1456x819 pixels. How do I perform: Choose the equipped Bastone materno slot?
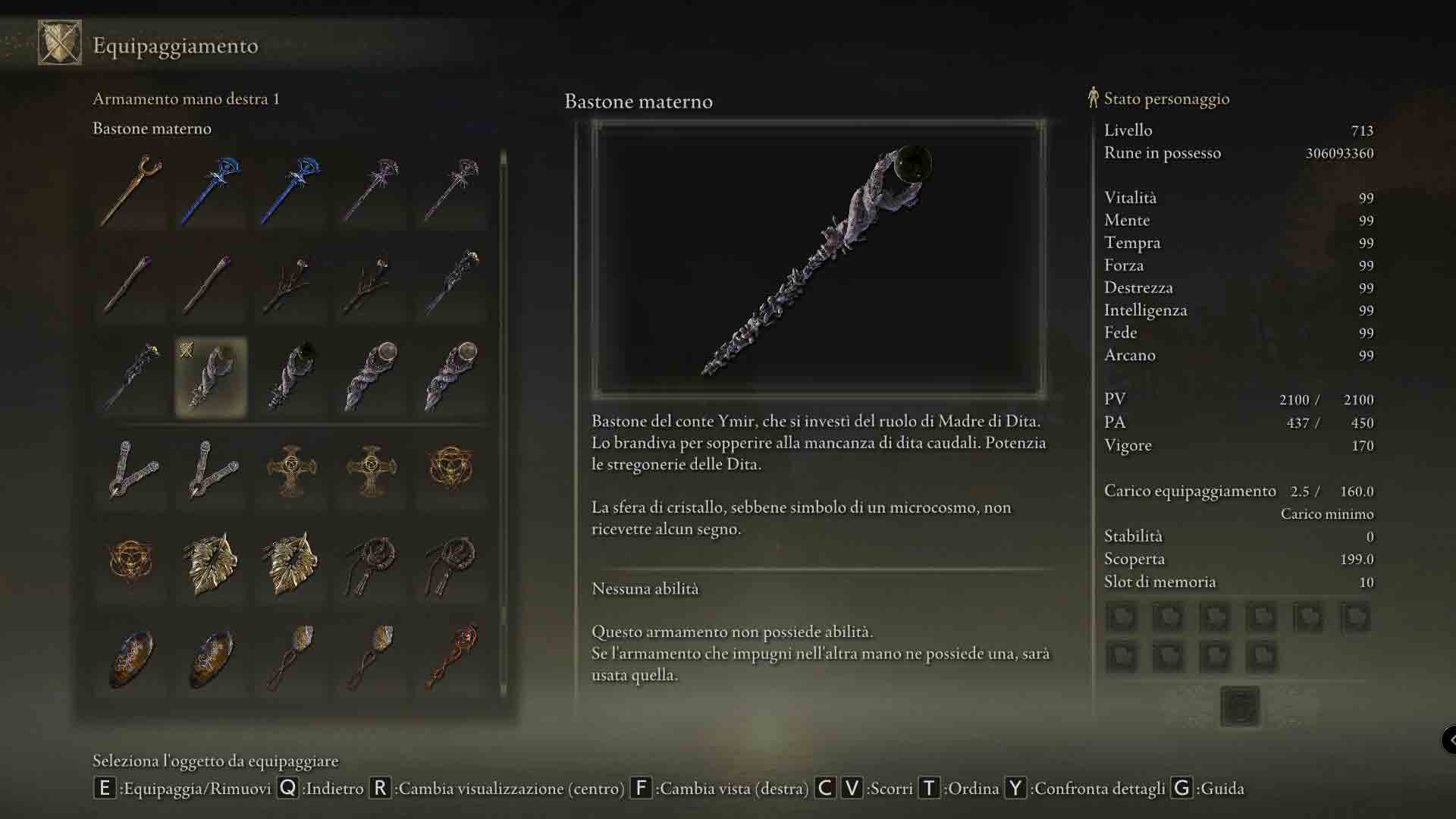click(211, 377)
